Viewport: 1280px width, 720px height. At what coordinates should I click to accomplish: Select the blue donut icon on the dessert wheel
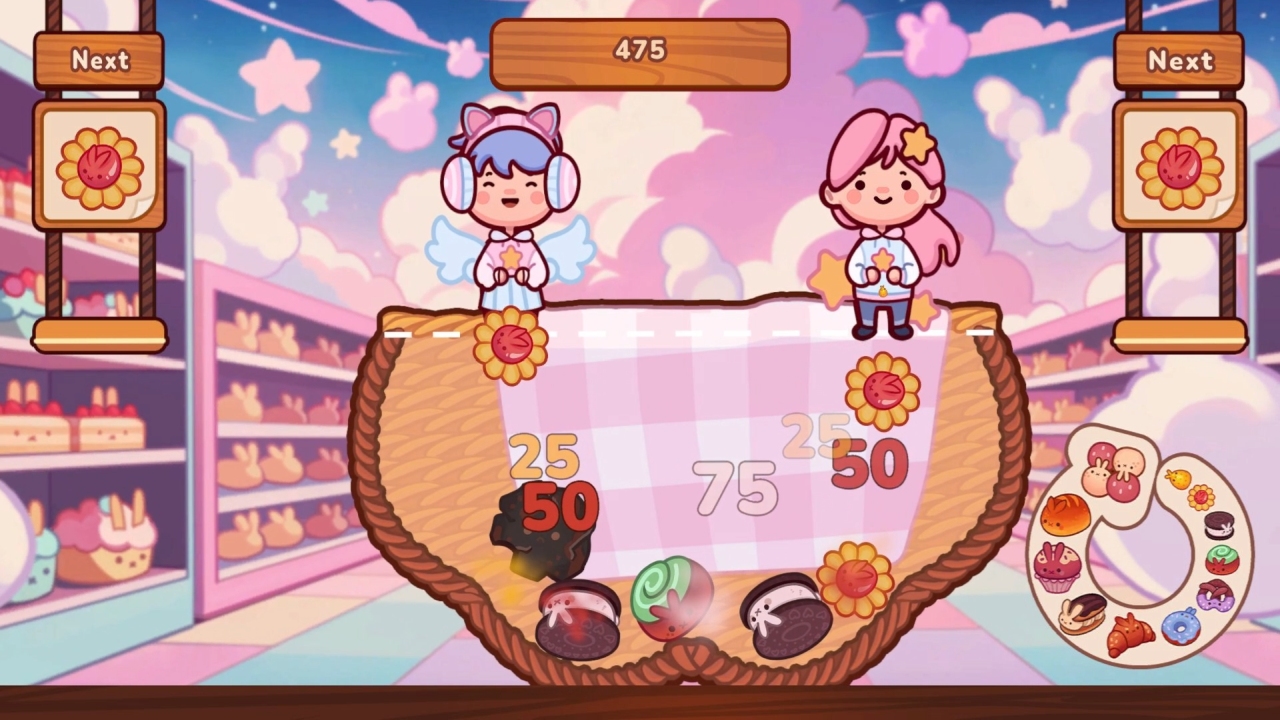1180,628
